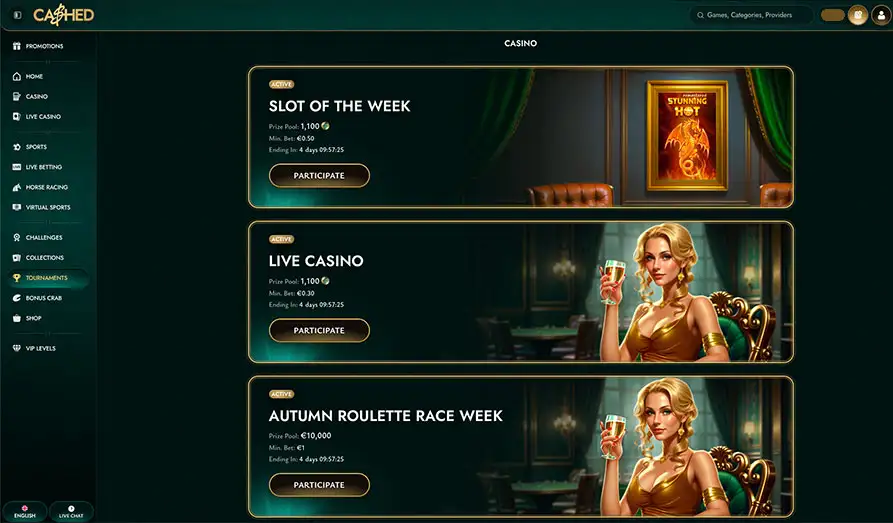Open Live Casino from the sidebar
893x523 pixels.
(42, 117)
